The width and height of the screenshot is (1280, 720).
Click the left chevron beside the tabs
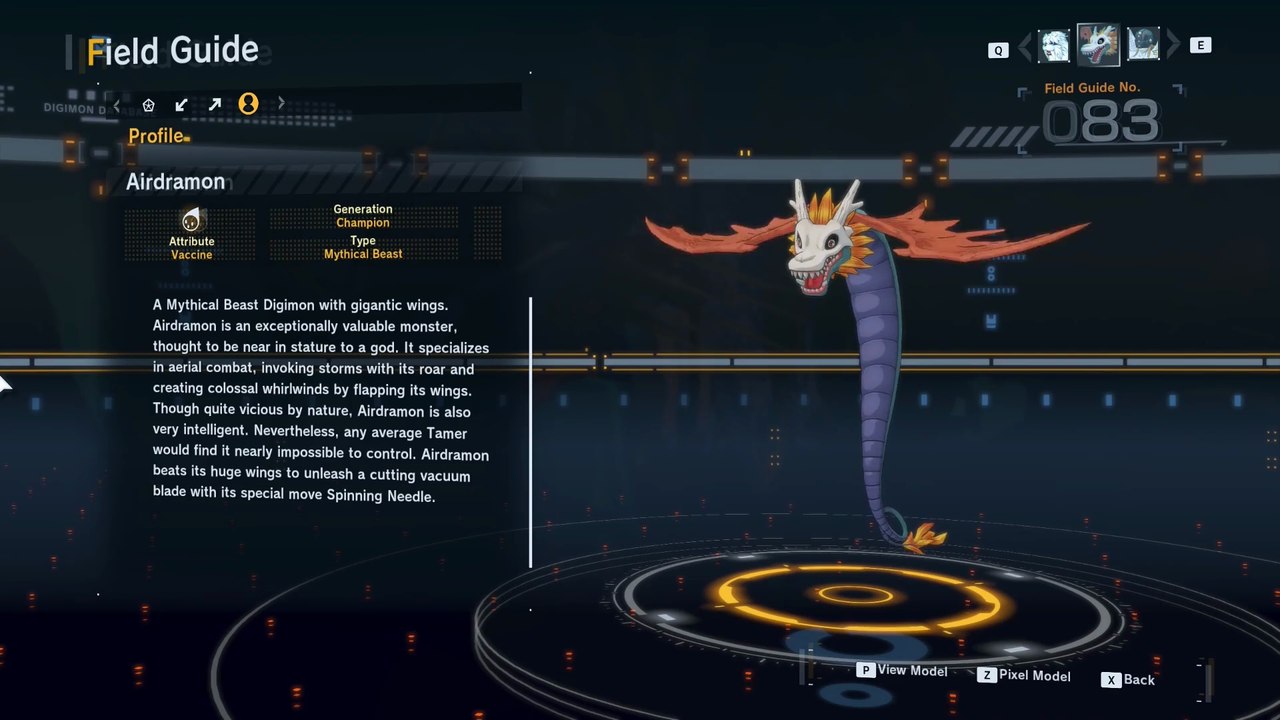pos(117,104)
